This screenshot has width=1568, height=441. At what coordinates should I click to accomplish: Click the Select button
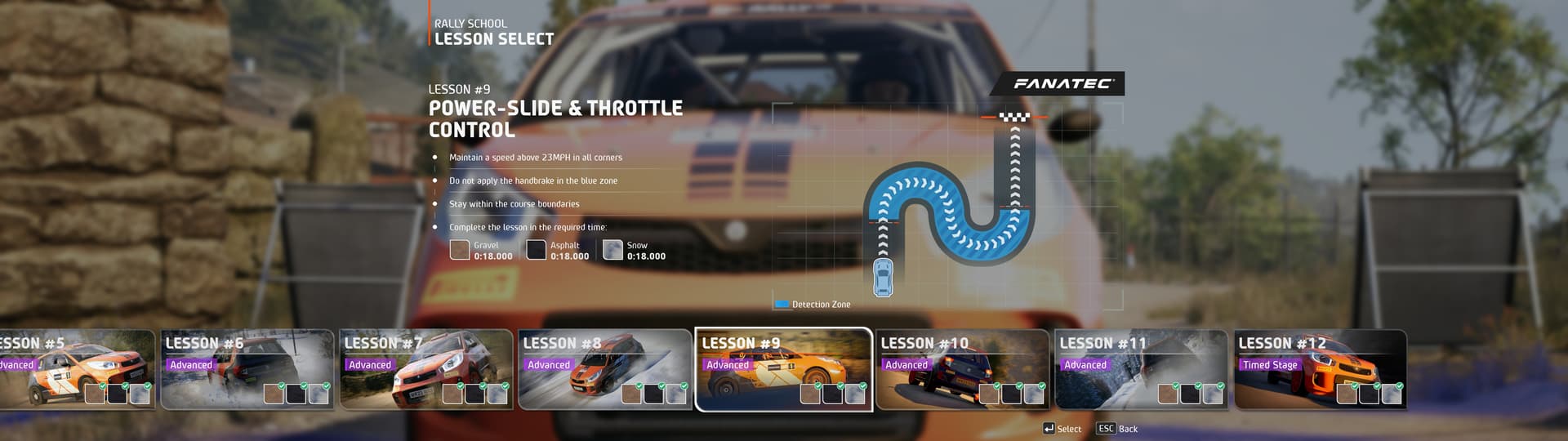1062,429
